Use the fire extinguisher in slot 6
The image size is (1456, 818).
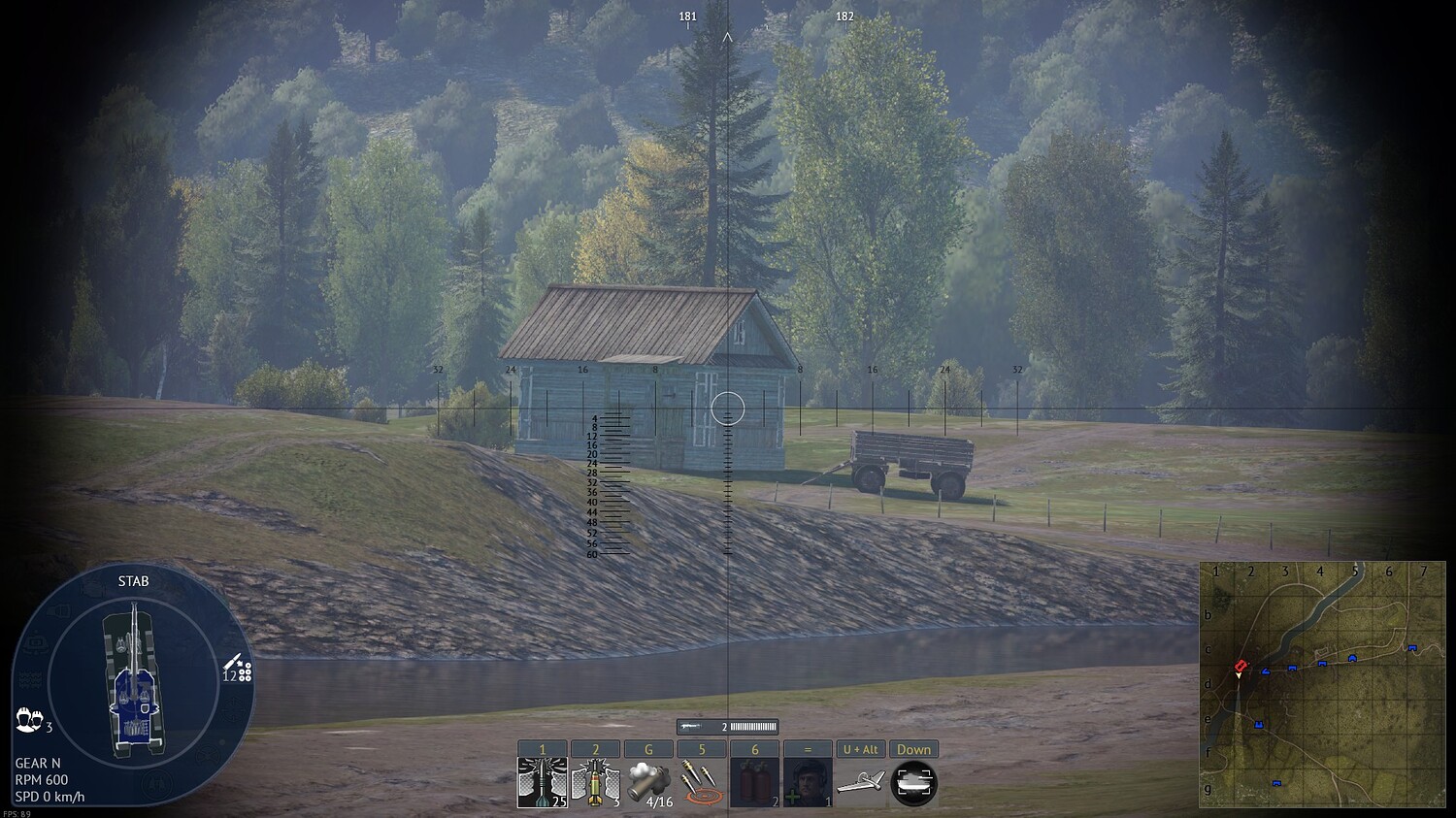[755, 781]
